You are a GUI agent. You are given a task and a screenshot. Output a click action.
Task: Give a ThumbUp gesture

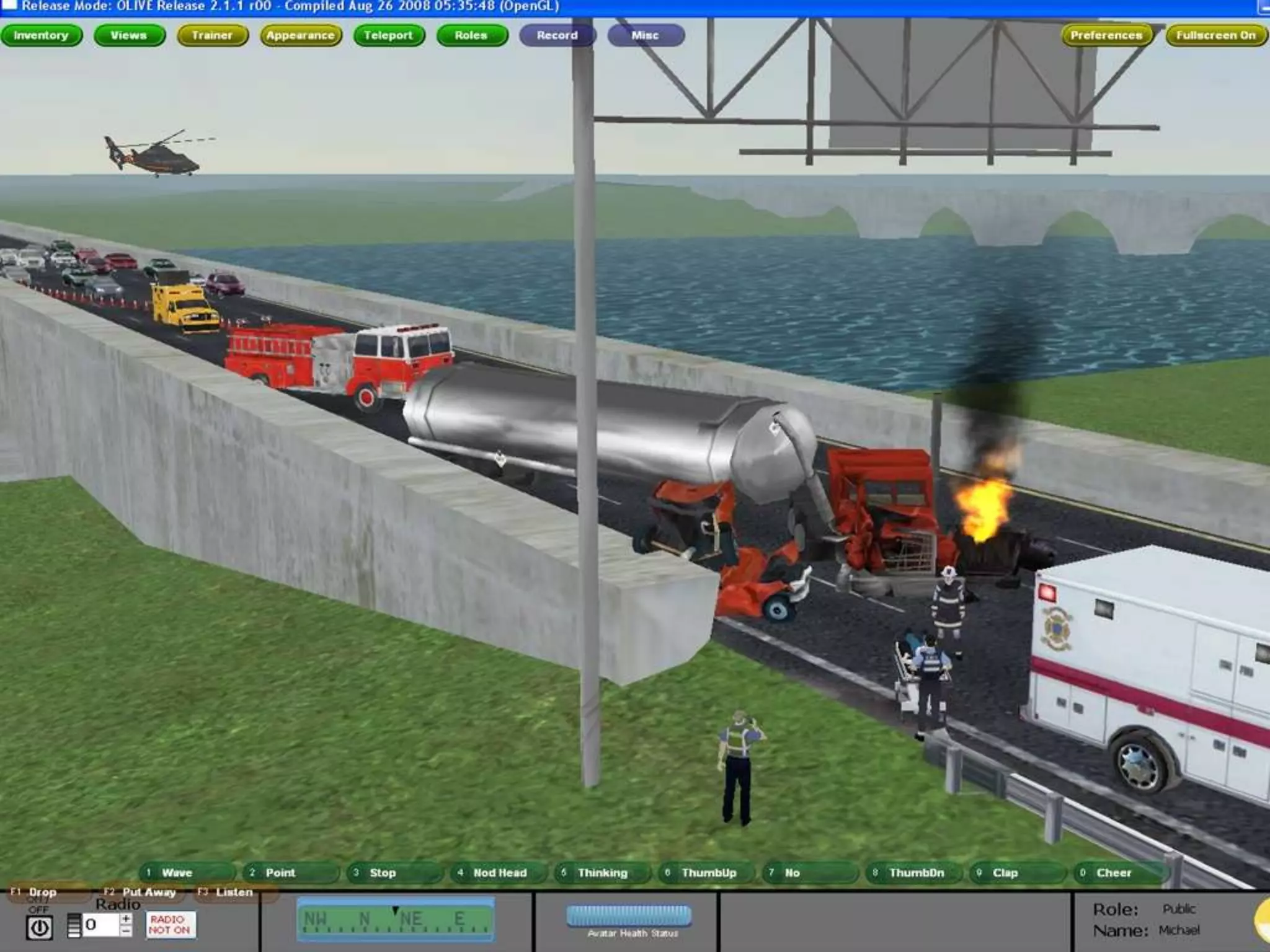coord(706,873)
